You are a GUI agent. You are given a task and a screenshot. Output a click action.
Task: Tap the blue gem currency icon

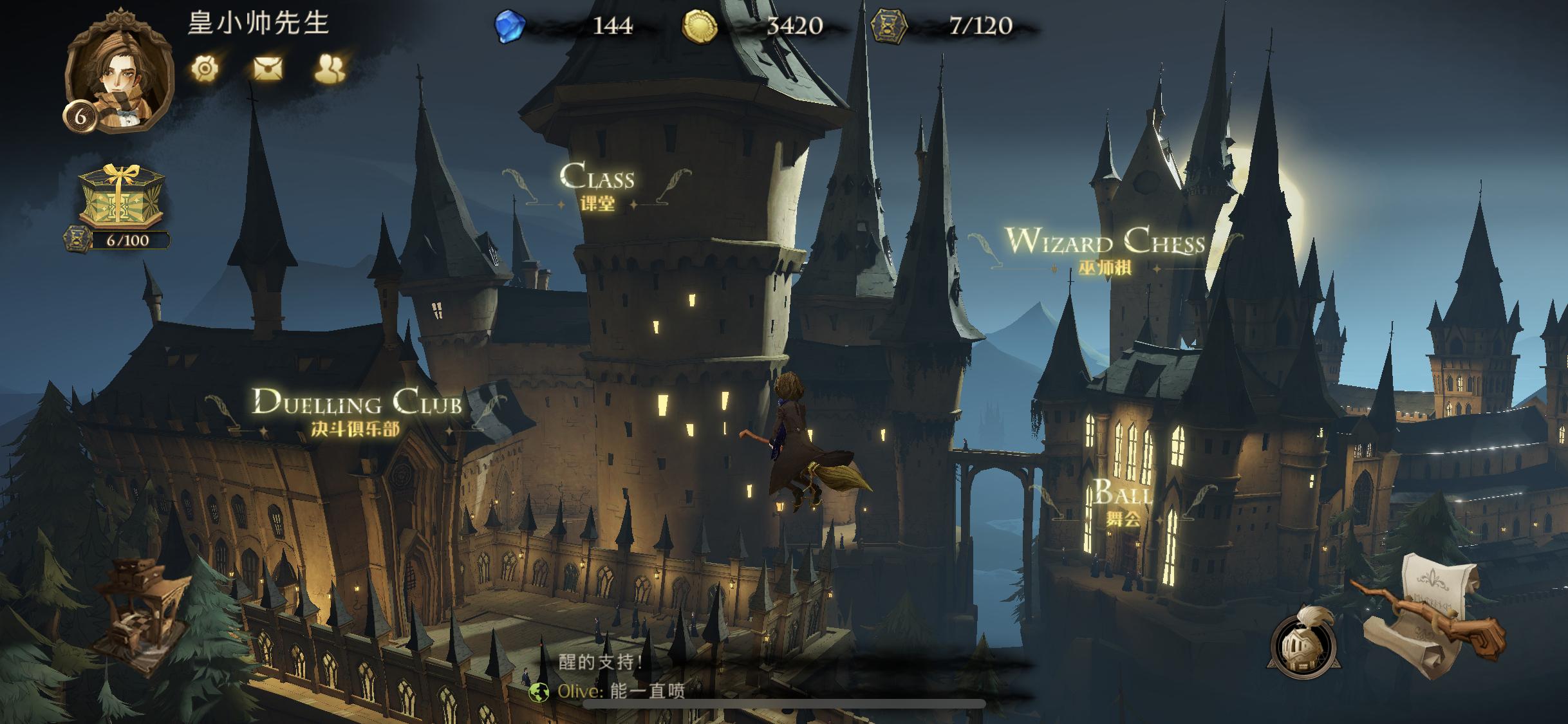(509, 26)
